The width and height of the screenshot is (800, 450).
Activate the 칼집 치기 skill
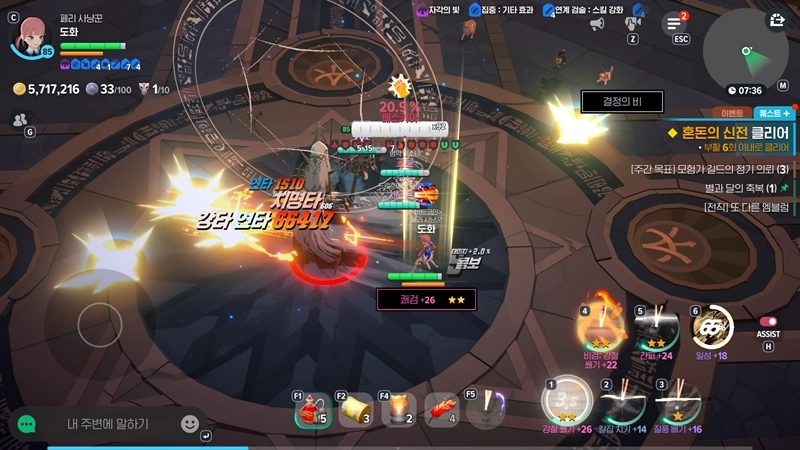pyautogui.click(x=621, y=403)
